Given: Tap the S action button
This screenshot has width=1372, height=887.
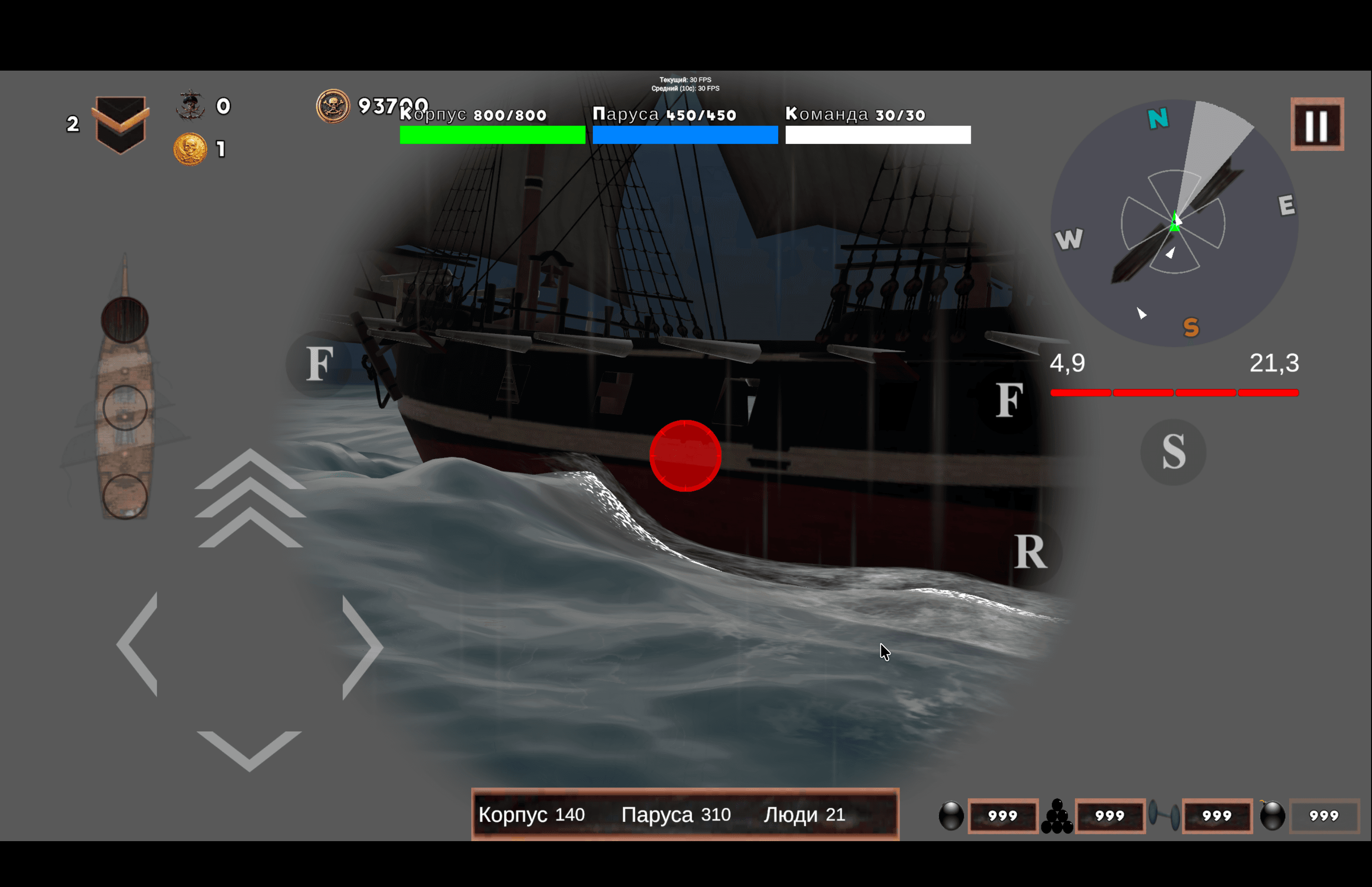Looking at the screenshot, I should [1173, 452].
